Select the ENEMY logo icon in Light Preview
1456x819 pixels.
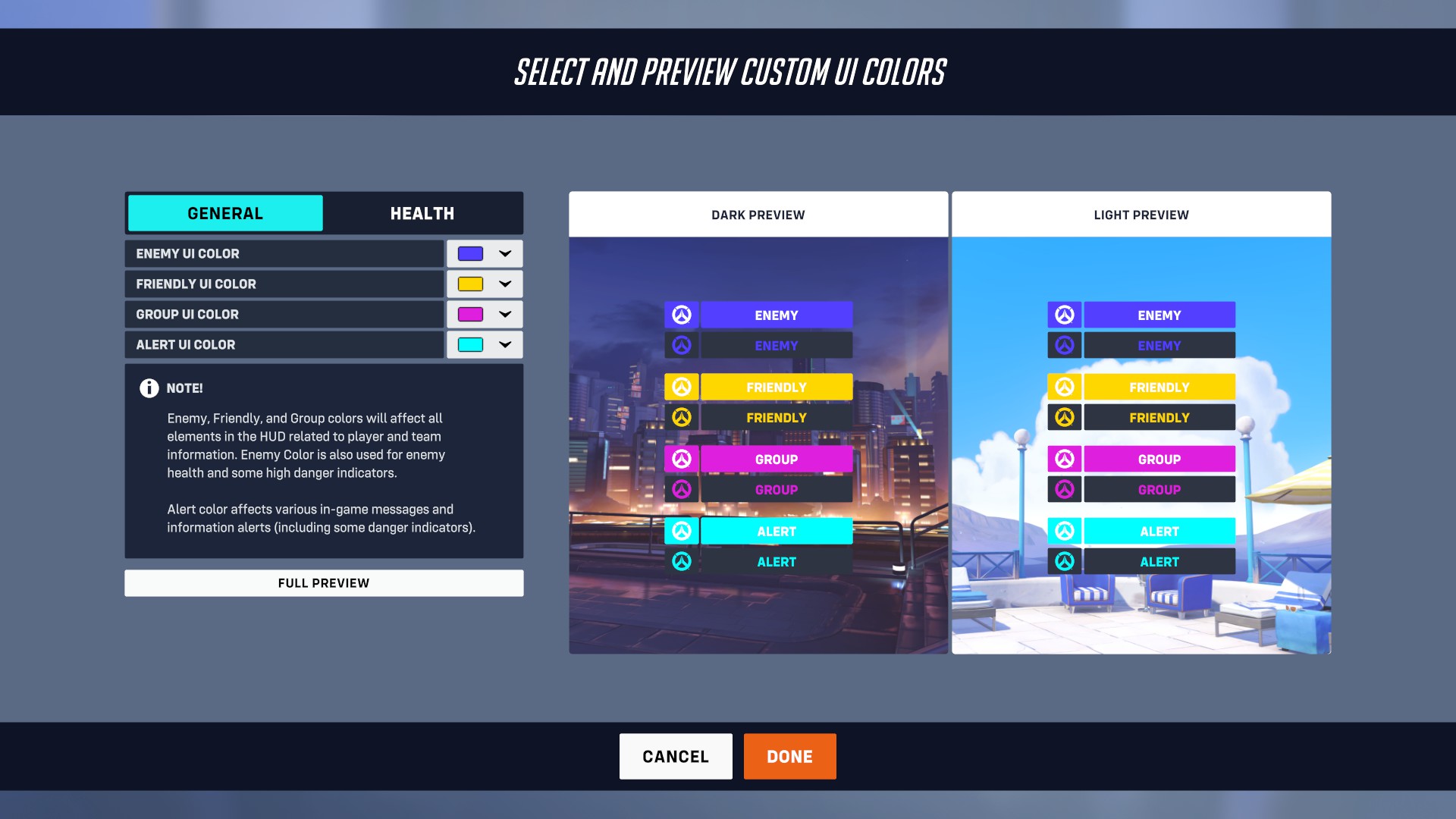pyautogui.click(x=1065, y=315)
